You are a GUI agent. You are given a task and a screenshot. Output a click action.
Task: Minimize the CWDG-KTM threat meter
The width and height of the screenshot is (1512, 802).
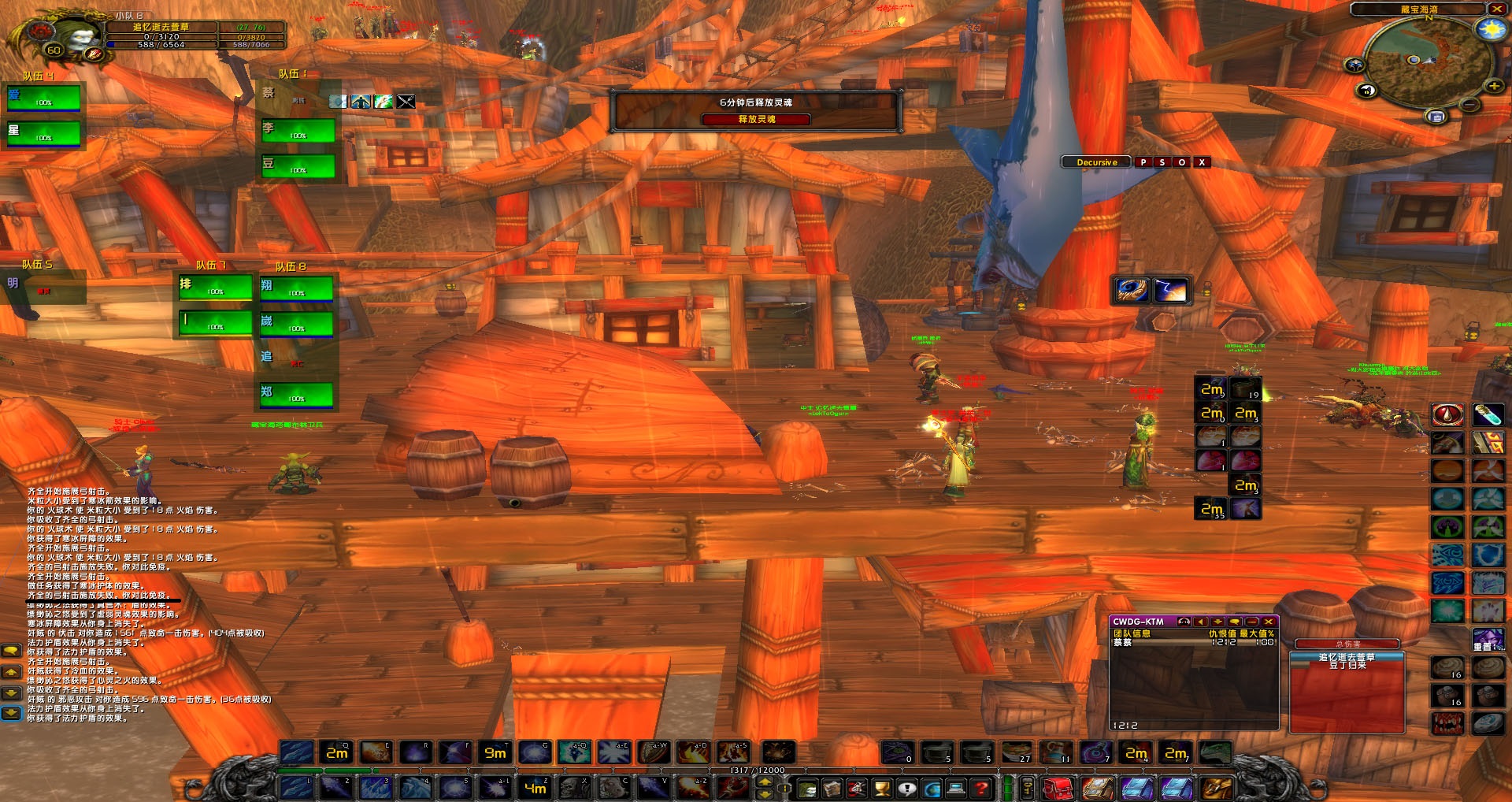tap(1252, 622)
